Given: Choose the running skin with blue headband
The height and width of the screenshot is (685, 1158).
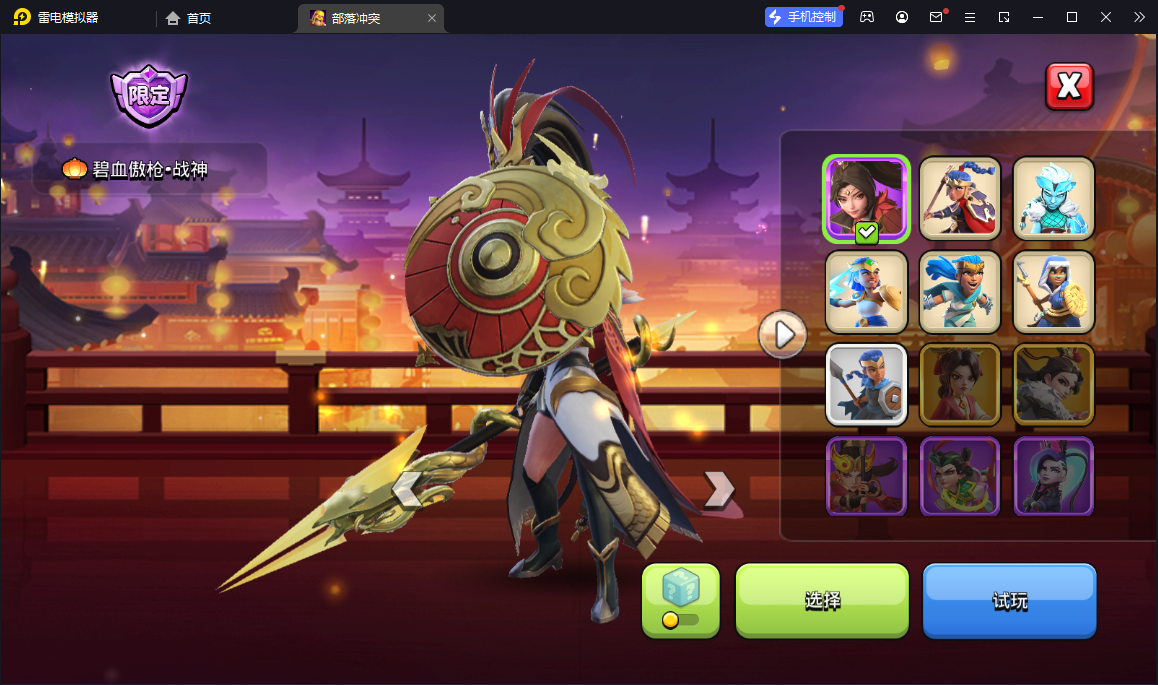Looking at the screenshot, I should coord(960,291).
